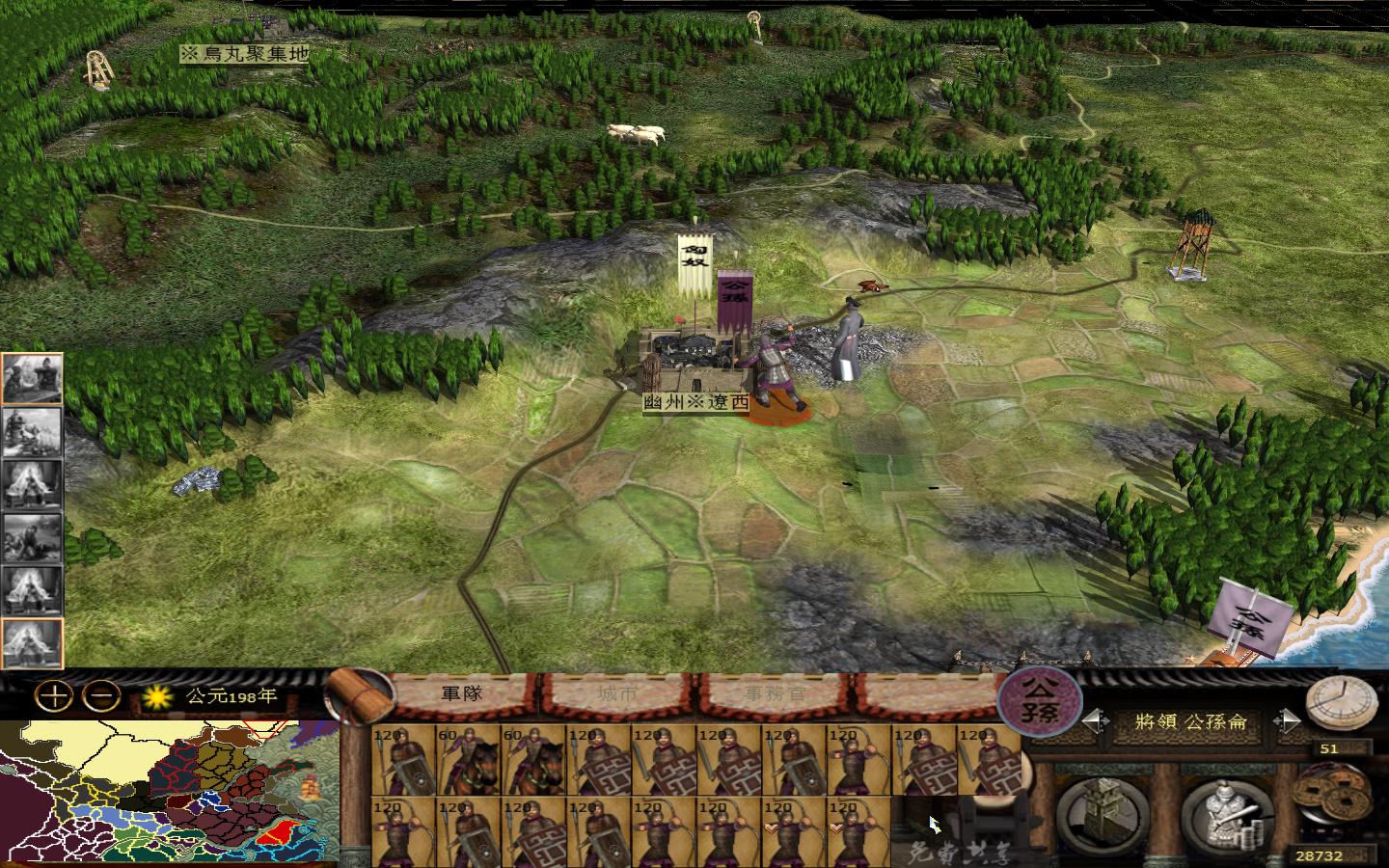Open the 事務官 agents tab
This screenshot has width=1389, height=868.
pyautogui.click(x=777, y=692)
